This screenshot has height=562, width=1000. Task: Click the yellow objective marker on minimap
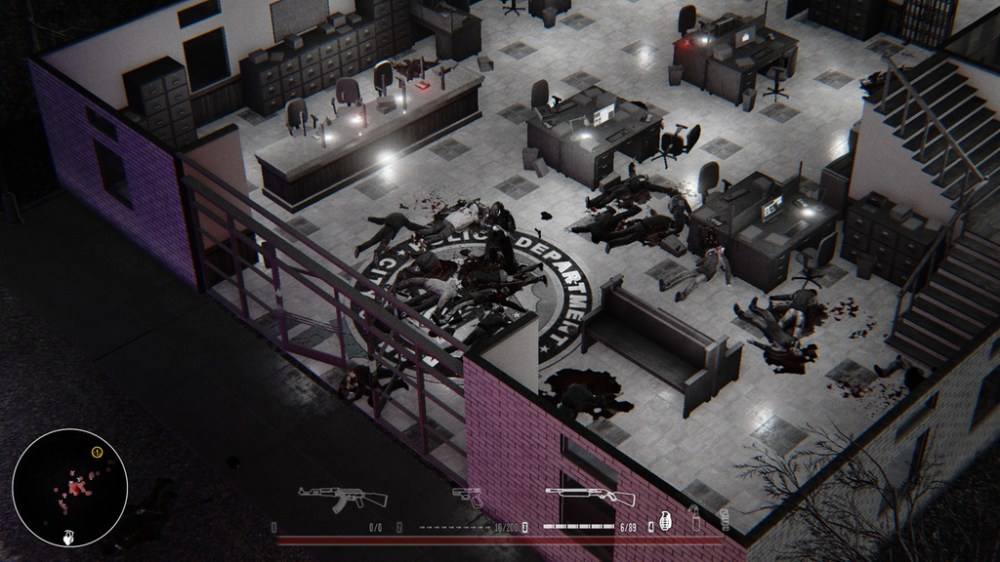96,452
